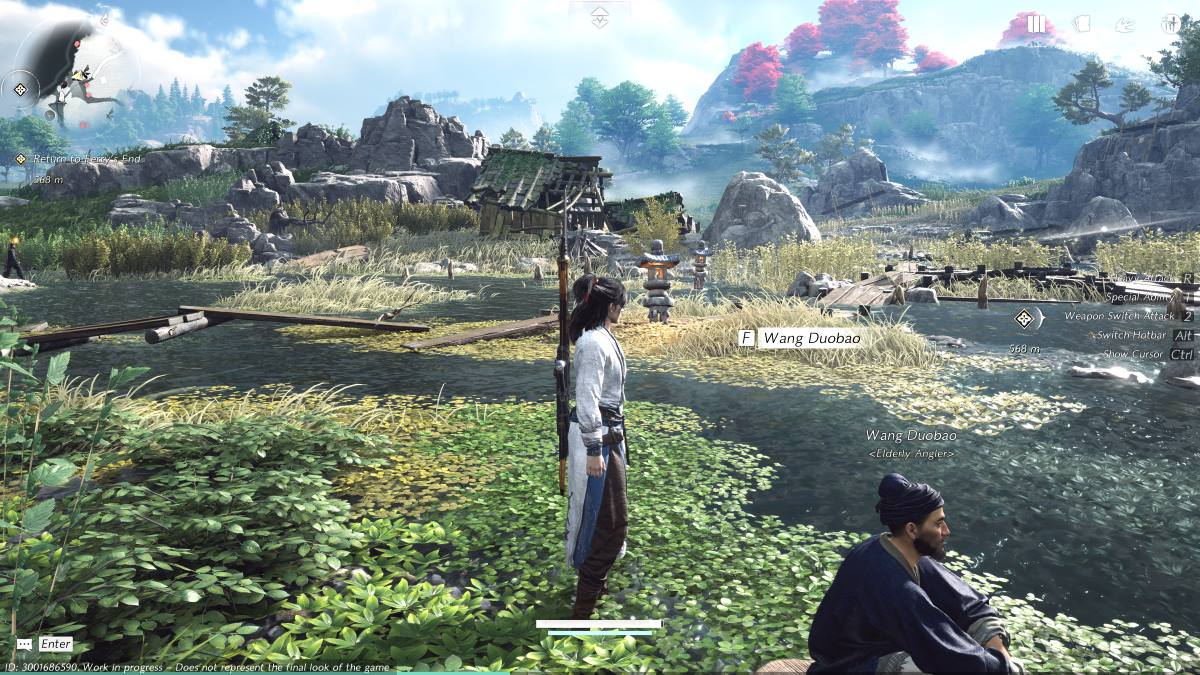
Task: Open the chat box speech bubble
Action: (x=24, y=644)
